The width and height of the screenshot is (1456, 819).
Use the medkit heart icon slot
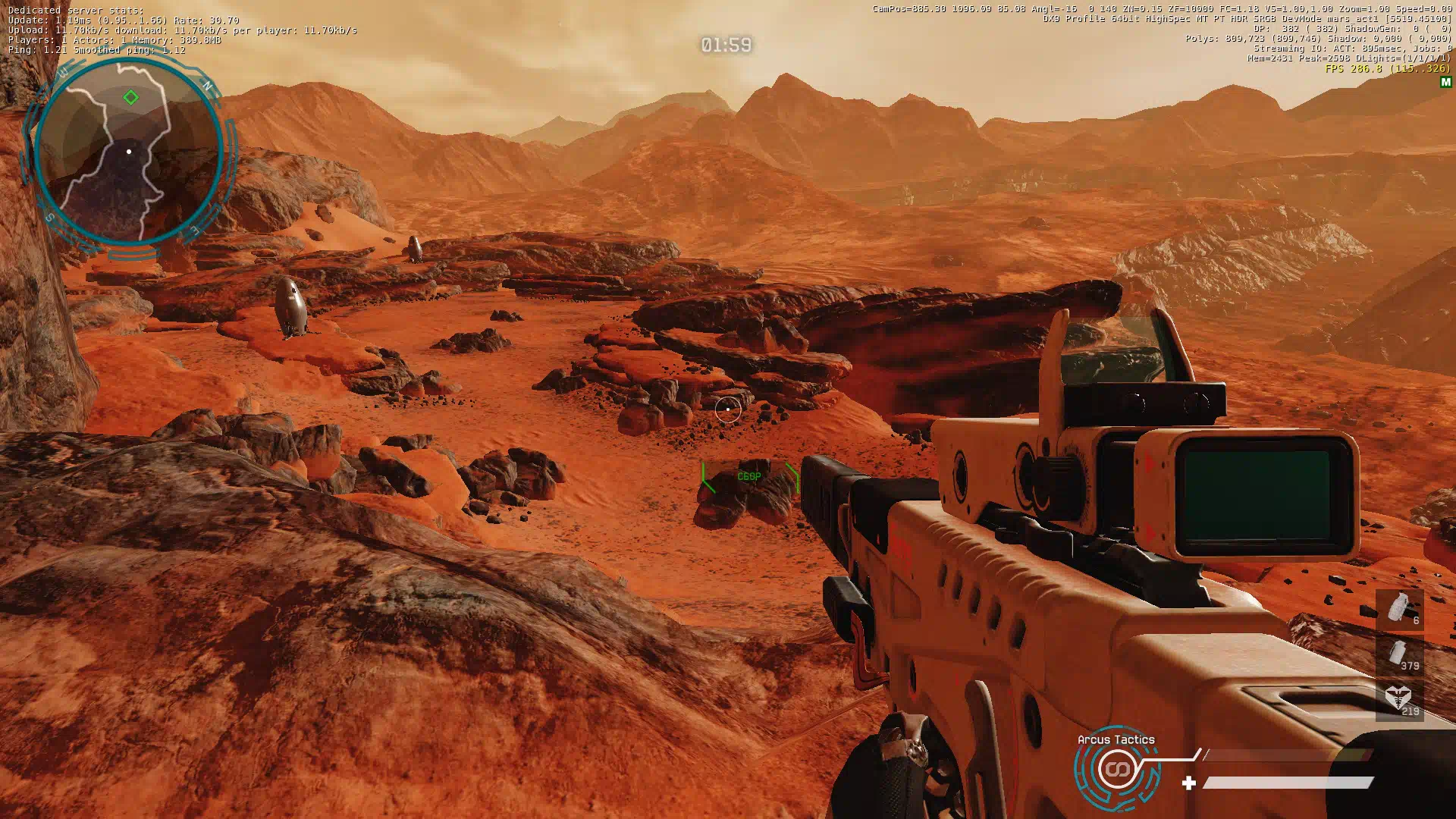point(1400,699)
